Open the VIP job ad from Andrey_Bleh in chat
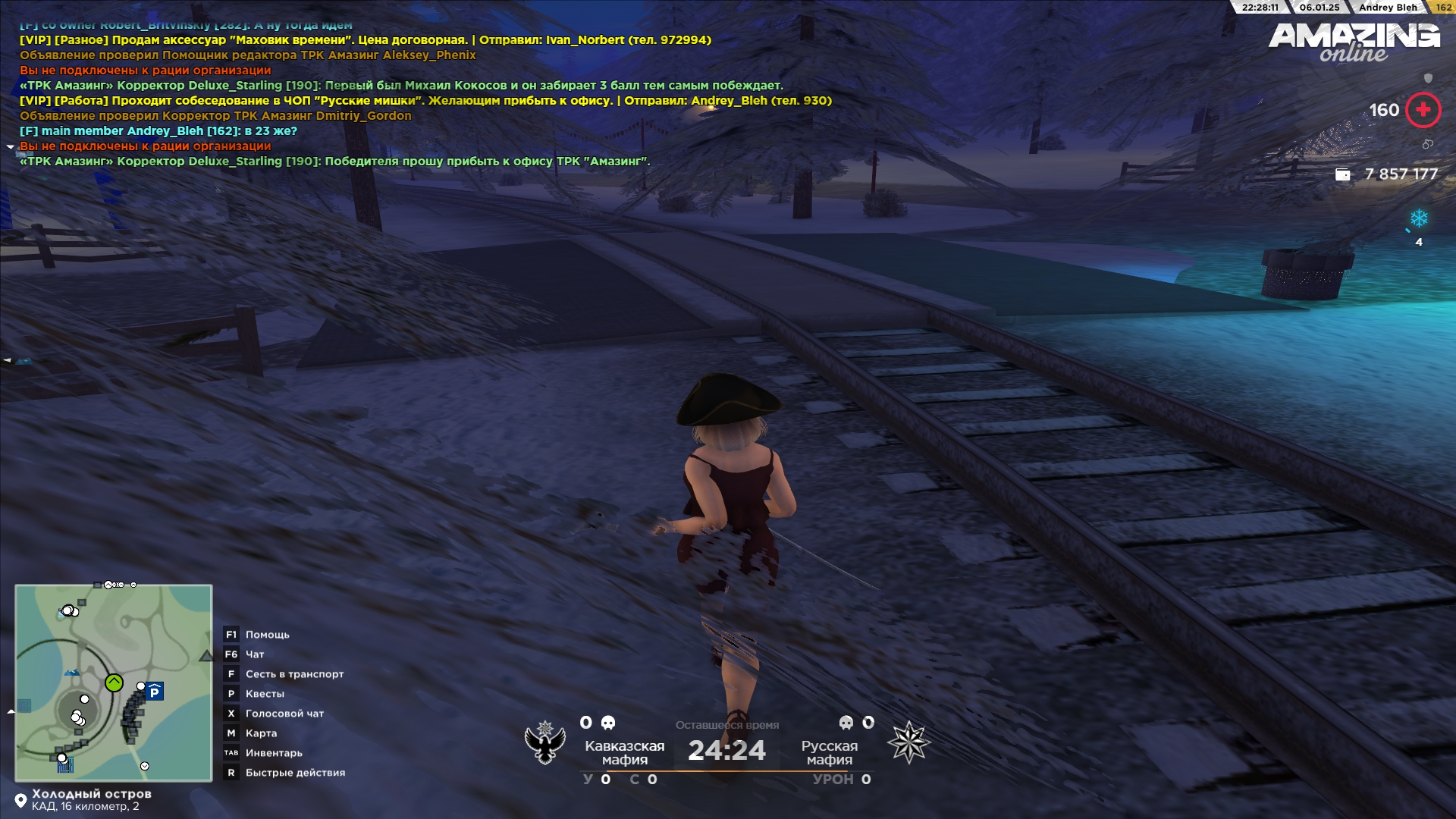The height and width of the screenshot is (819, 1456). [x=425, y=101]
